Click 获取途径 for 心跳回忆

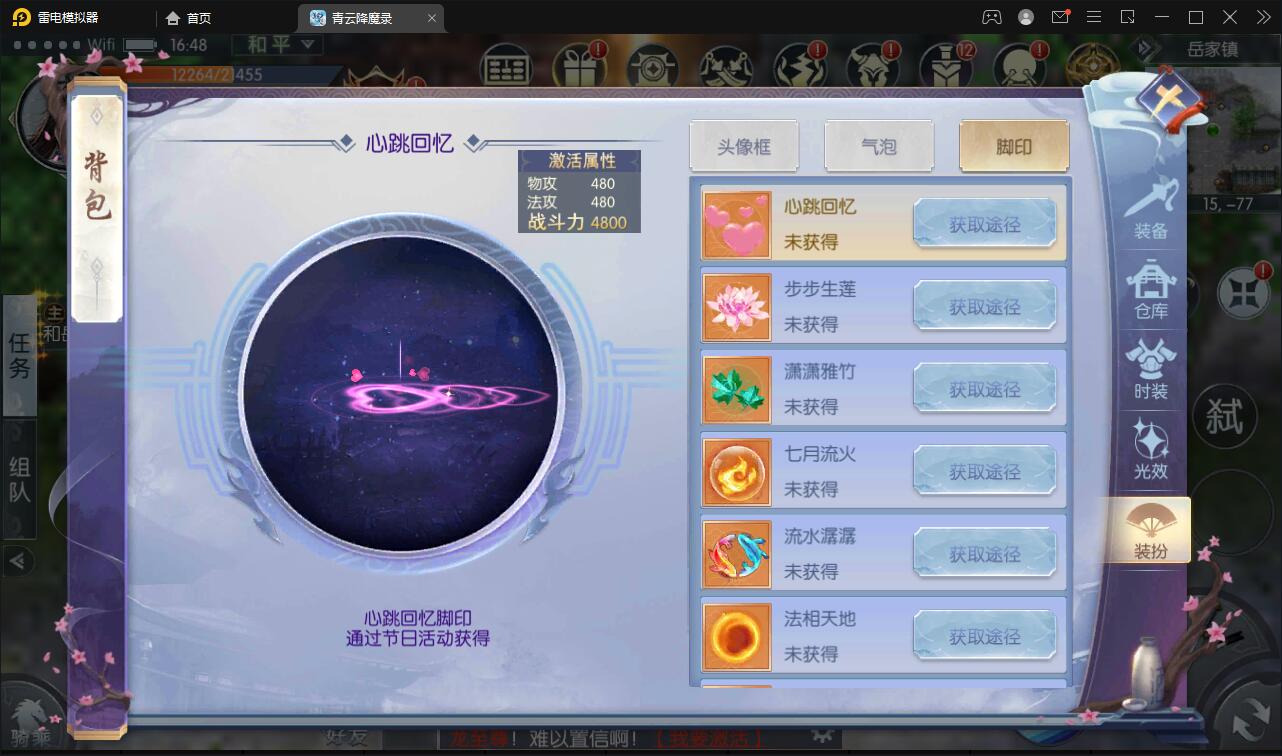point(985,222)
